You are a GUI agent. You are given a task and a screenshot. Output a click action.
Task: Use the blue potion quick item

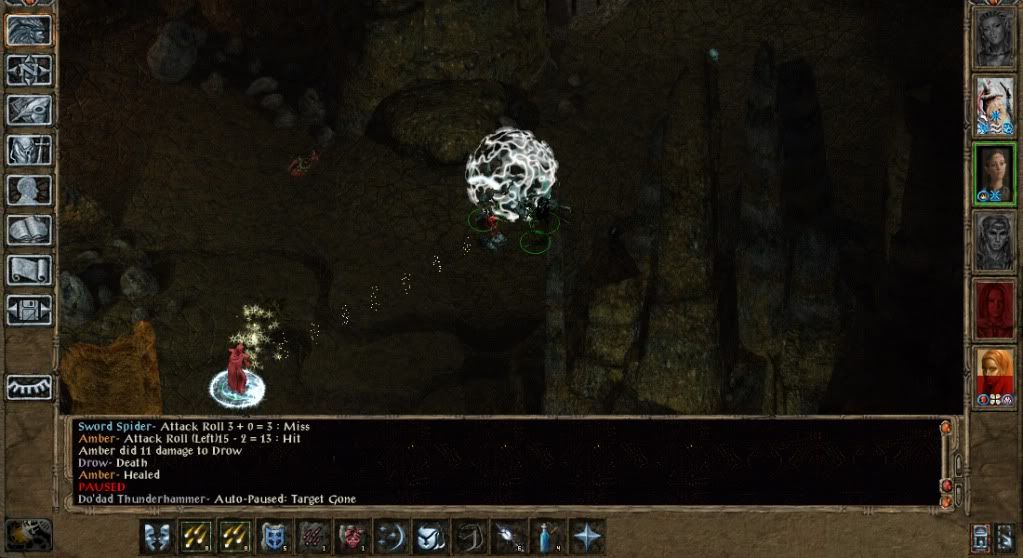click(545, 536)
